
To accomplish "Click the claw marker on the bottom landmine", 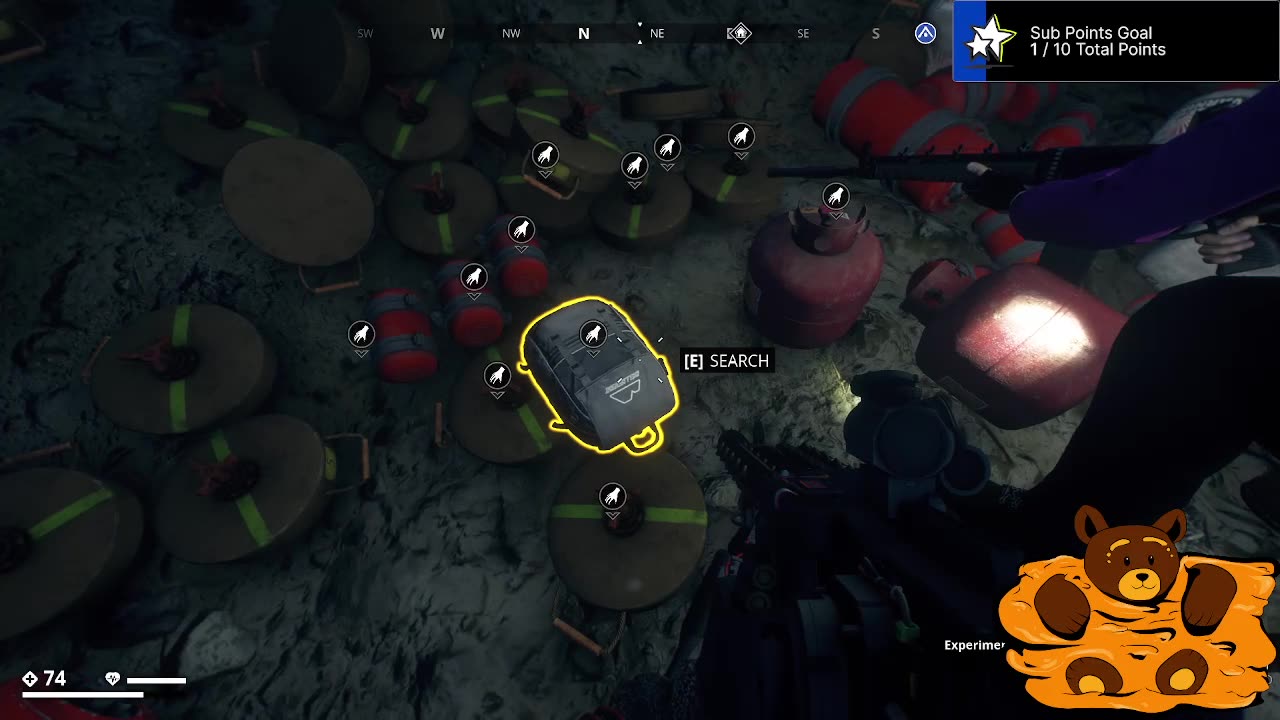I will pos(612,494).
